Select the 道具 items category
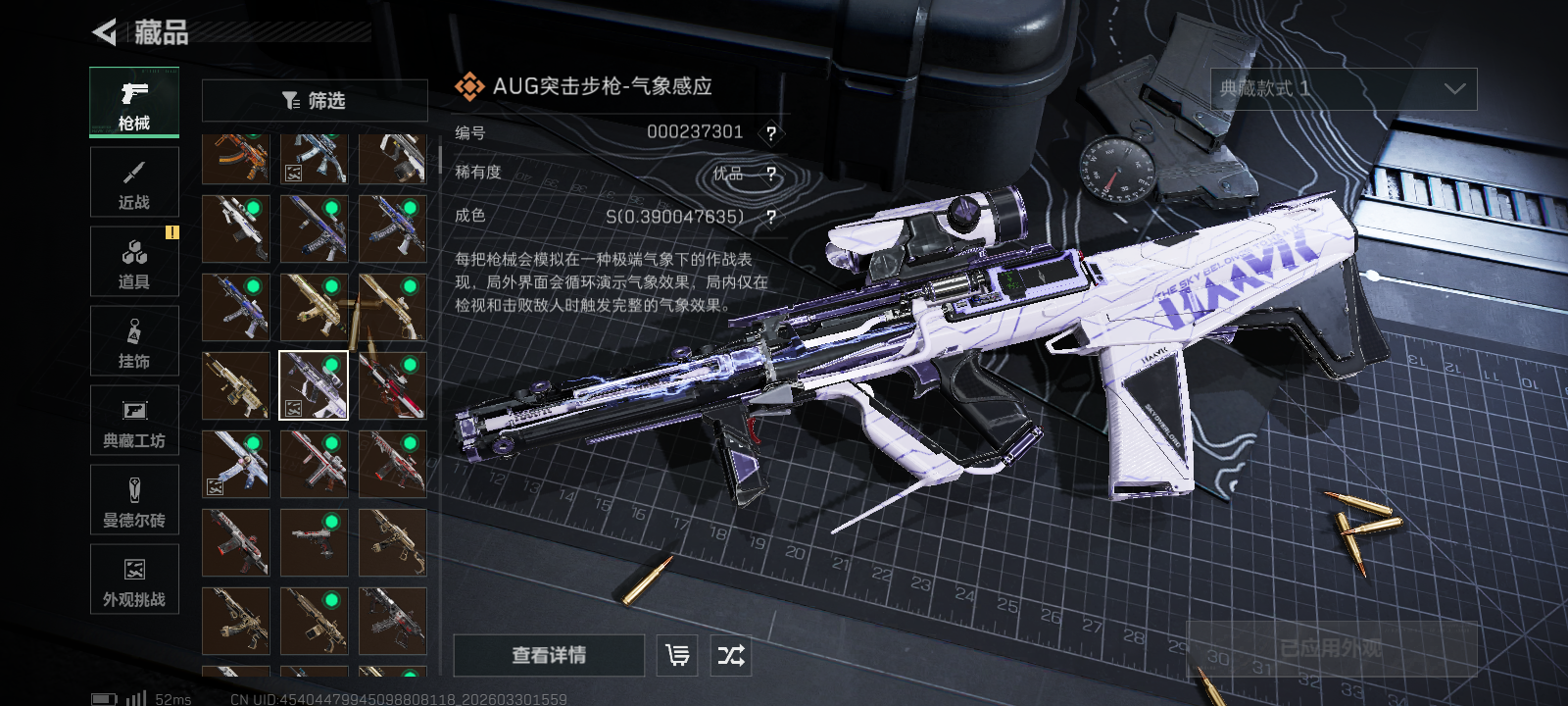The width and height of the screenshot is (1568, 706). tap(134, 262)
